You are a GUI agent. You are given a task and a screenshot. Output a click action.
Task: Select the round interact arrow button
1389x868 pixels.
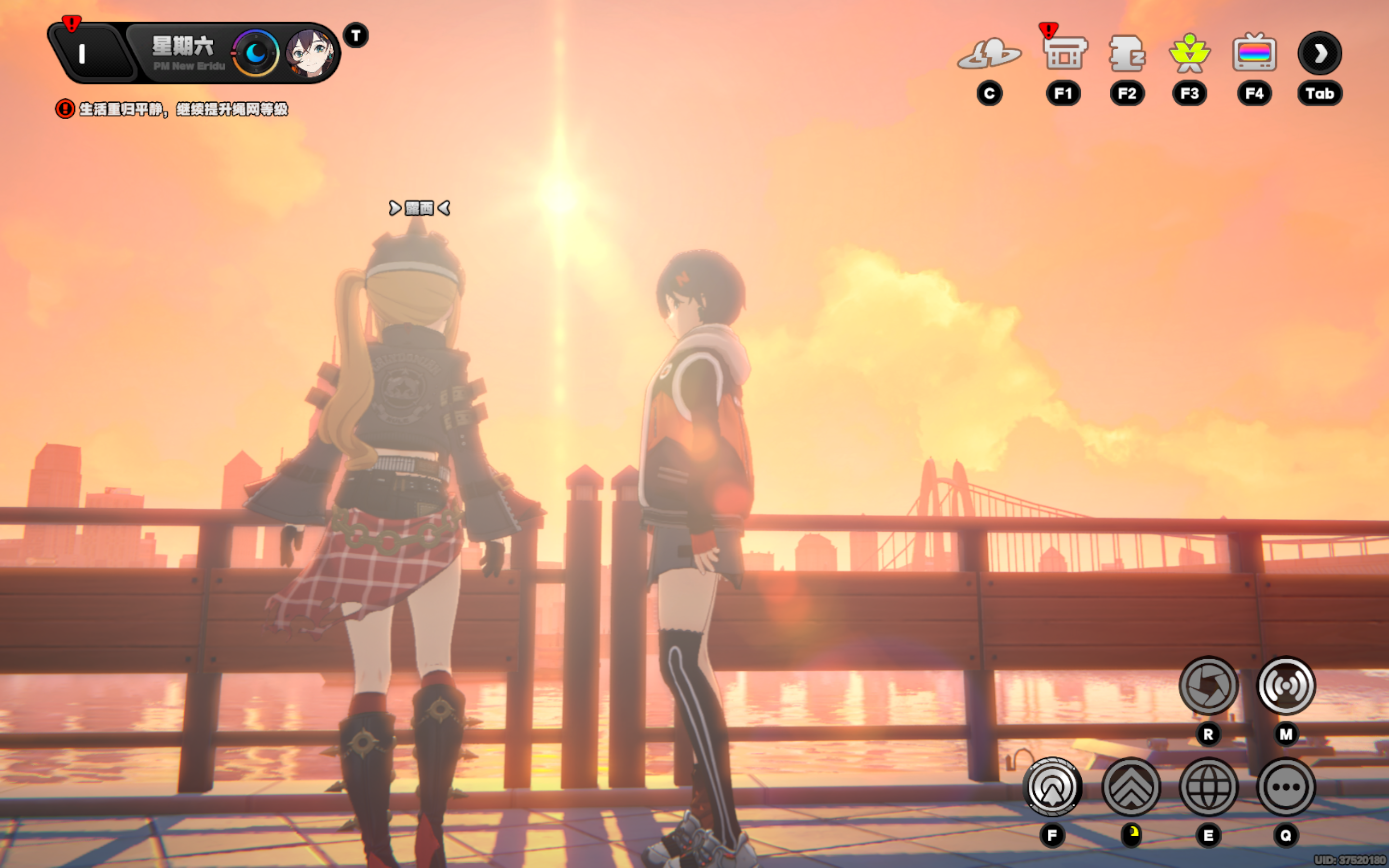click(1052, 787)
